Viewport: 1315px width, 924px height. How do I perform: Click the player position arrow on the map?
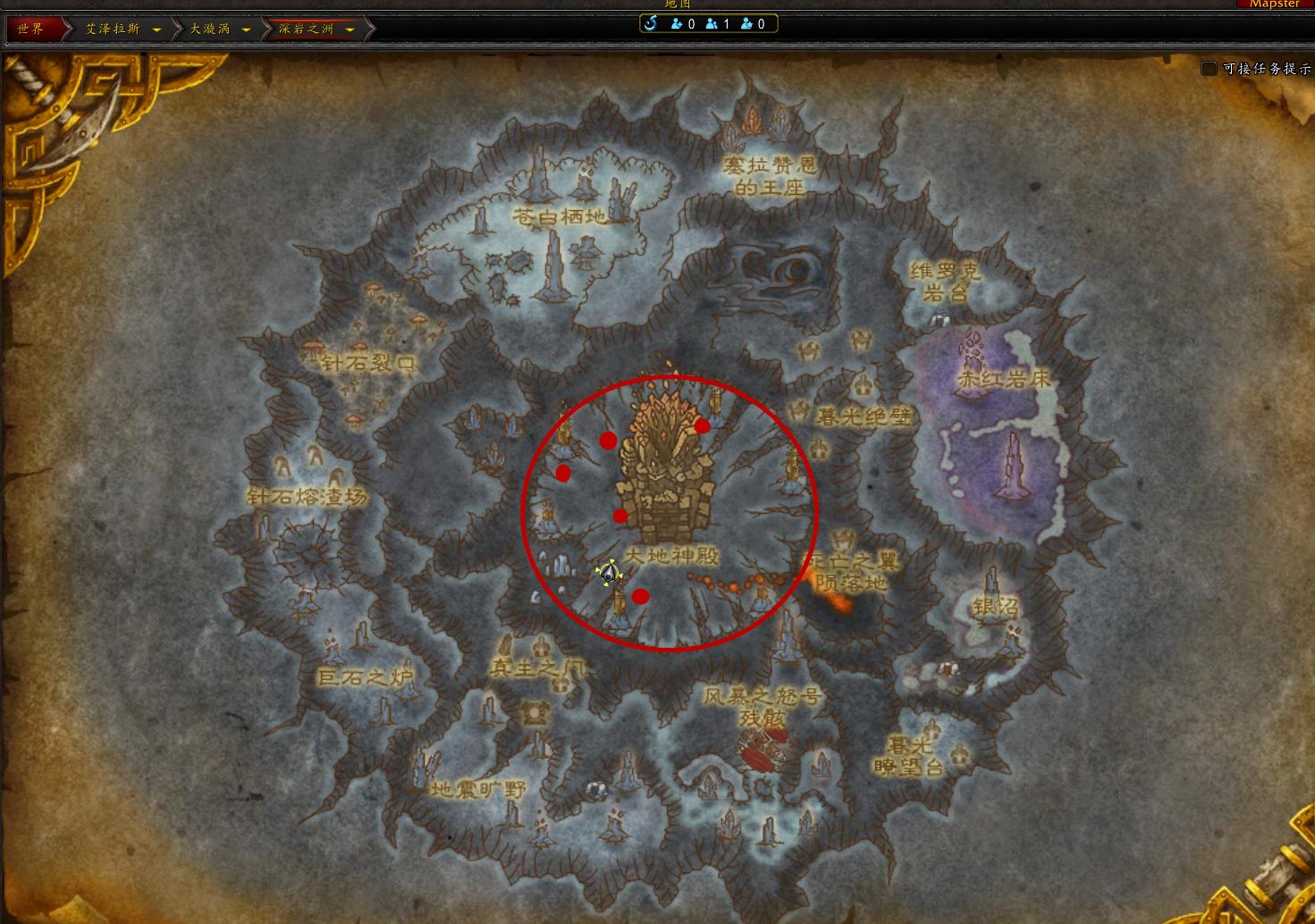pos(609,574)
